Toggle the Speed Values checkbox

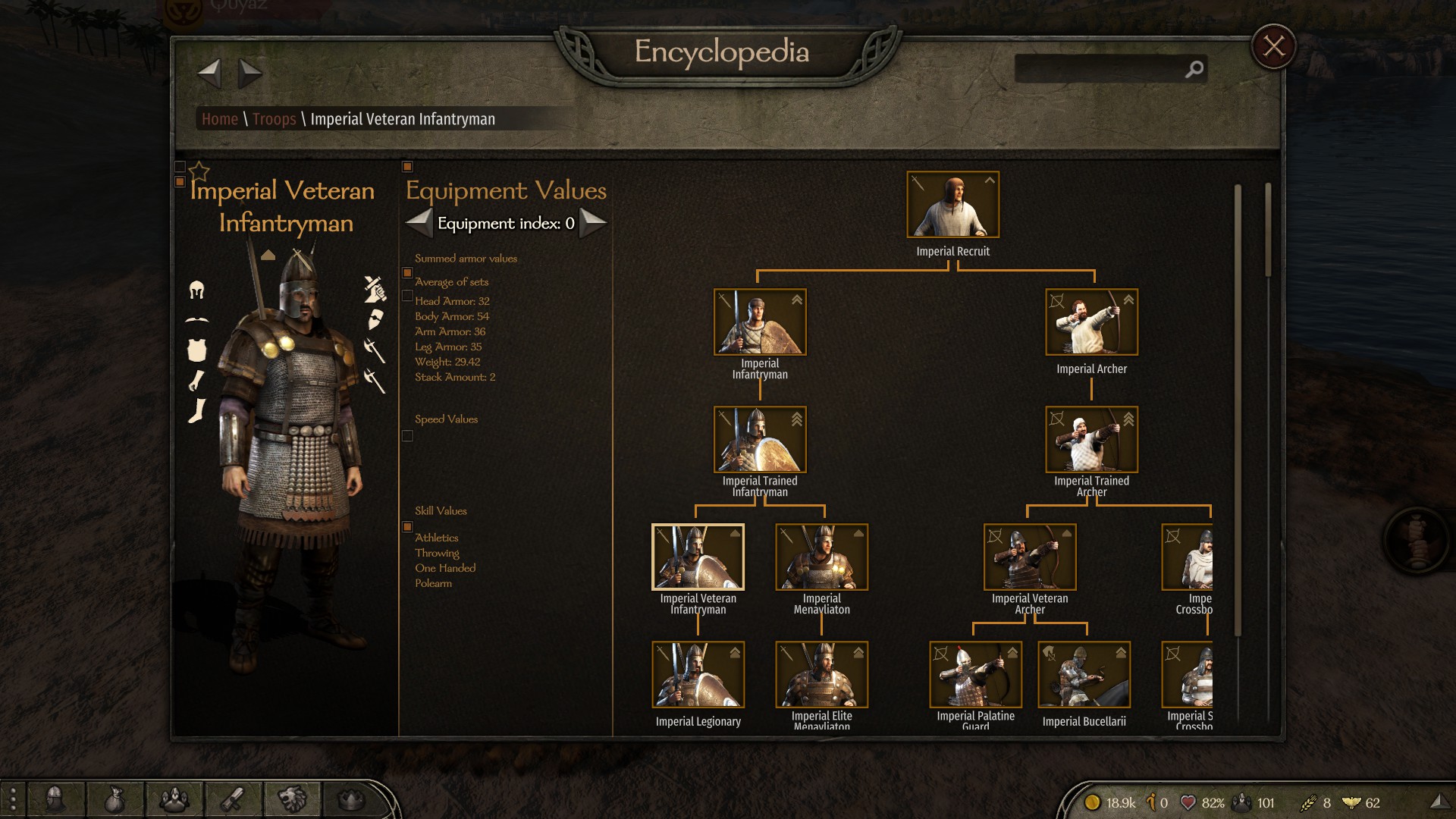(x=407, y=436)
